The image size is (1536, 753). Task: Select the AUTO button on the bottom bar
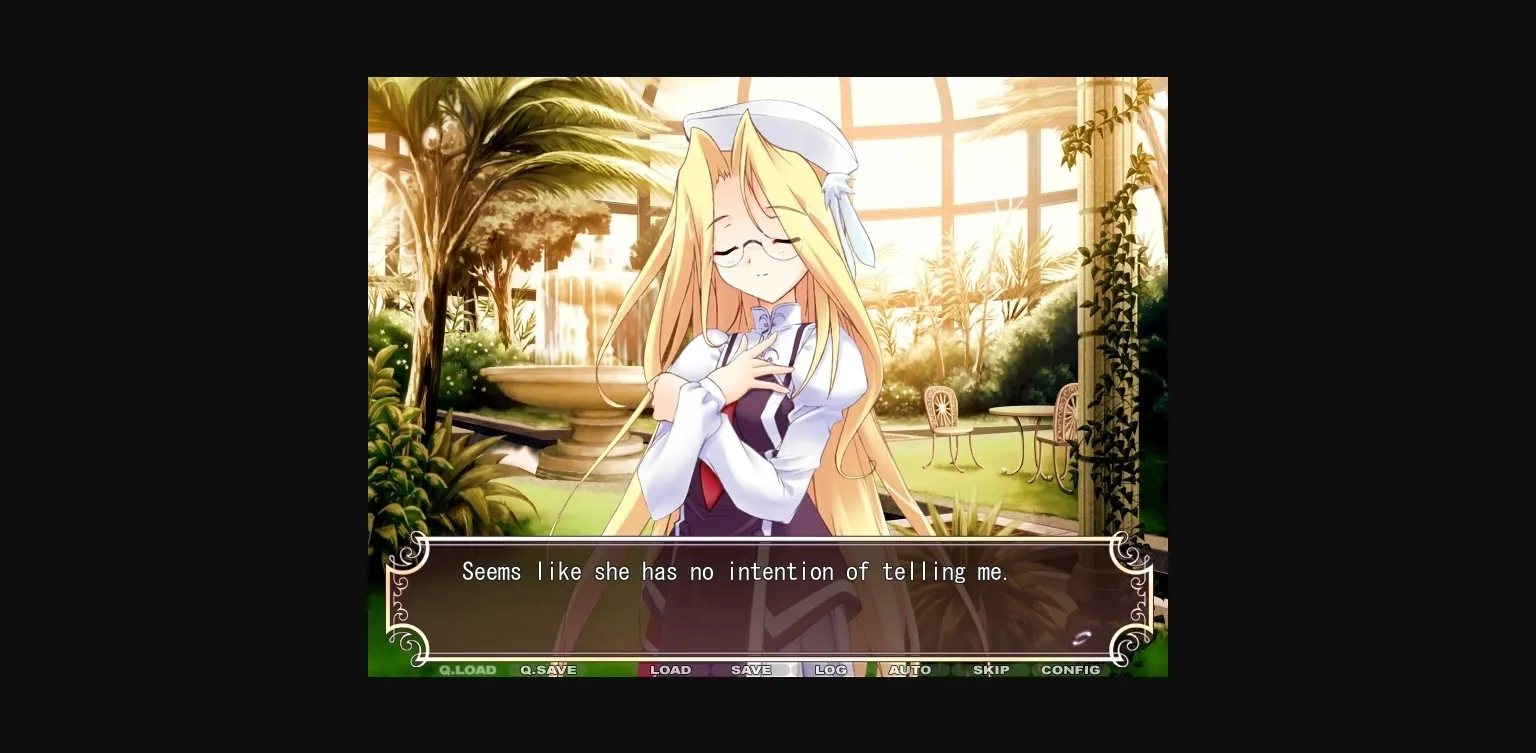tap(910, 670)
